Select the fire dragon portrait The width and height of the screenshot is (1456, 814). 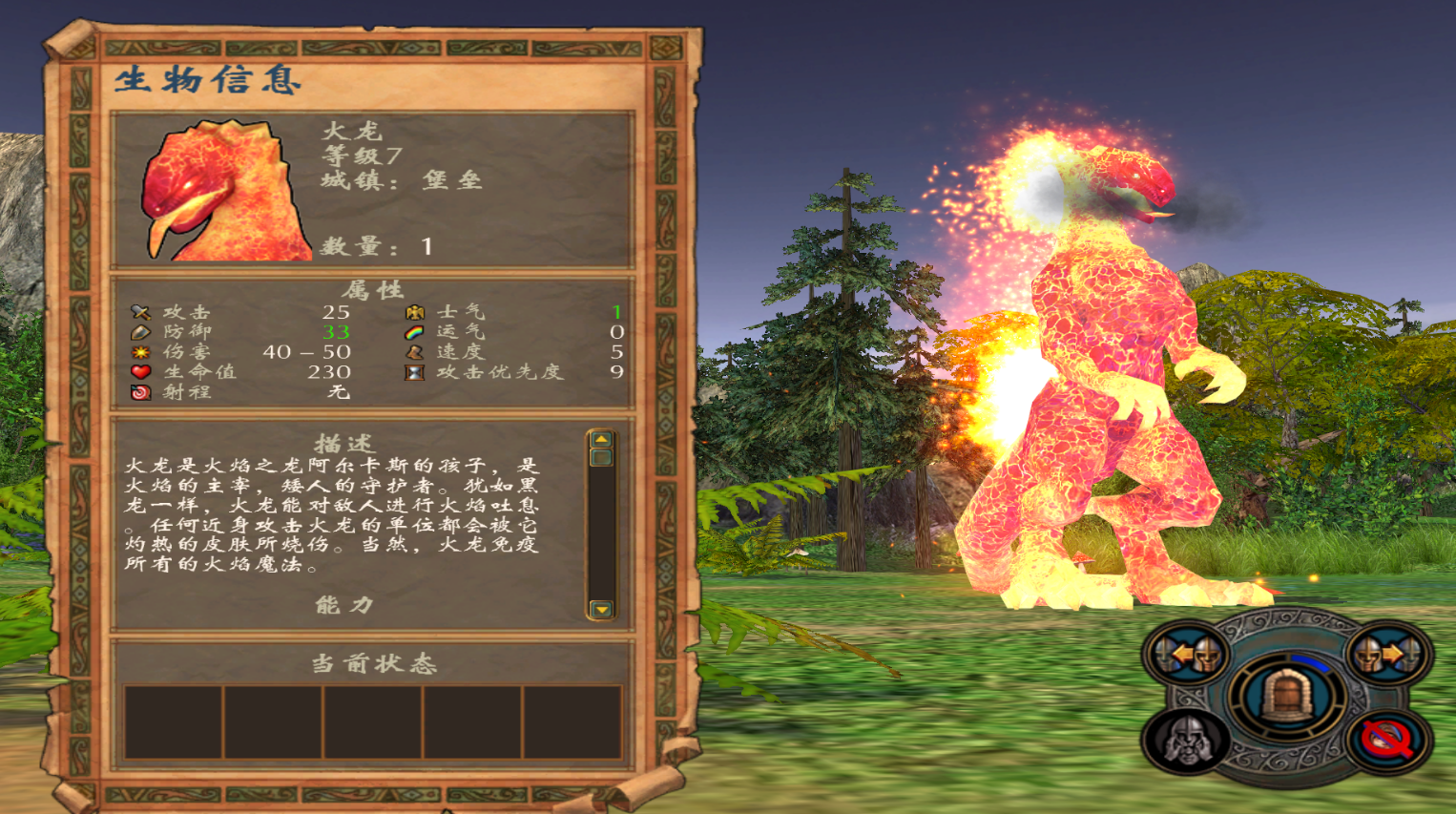(227, 191)
